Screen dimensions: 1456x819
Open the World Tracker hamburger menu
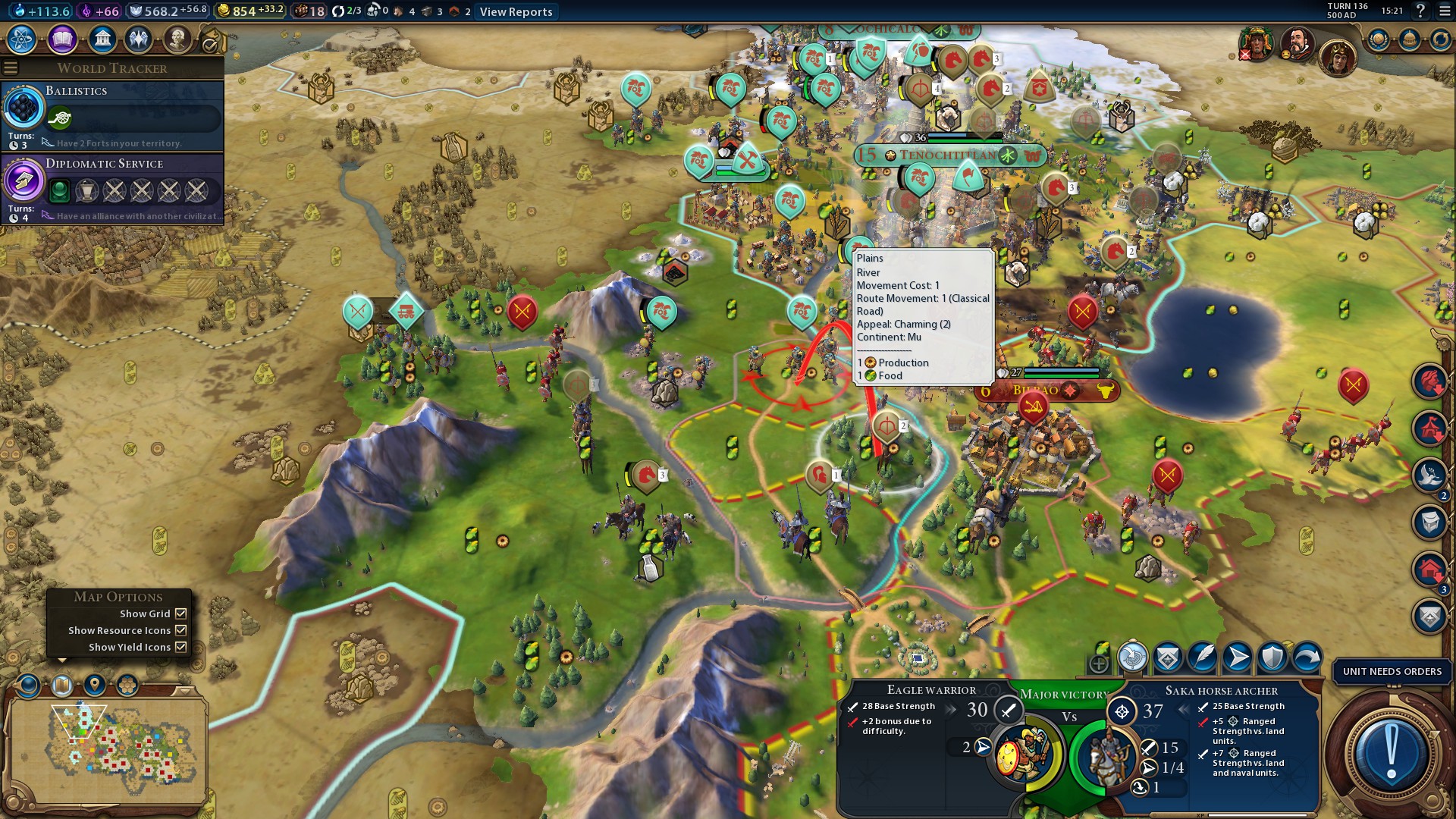click(x=11, y=68)
